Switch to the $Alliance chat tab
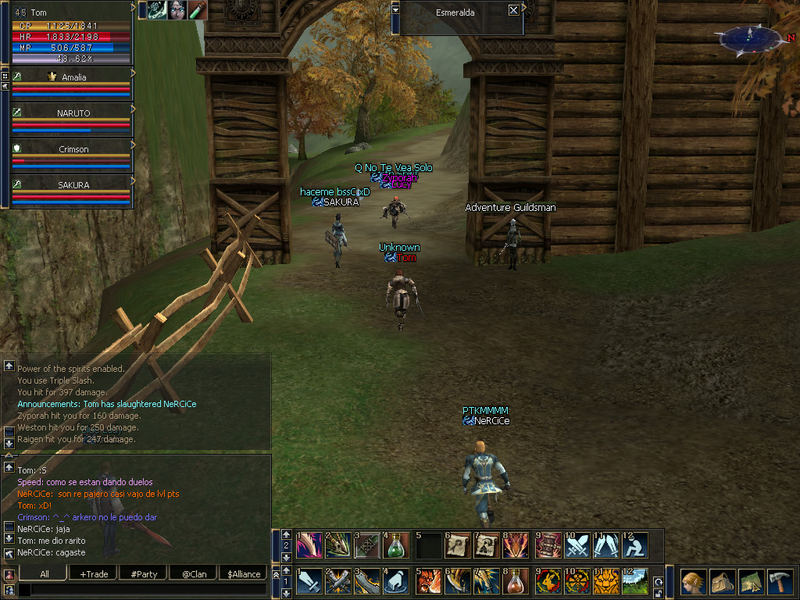The height and width of the screenshot is (600, 800). (x=243, y=574)
